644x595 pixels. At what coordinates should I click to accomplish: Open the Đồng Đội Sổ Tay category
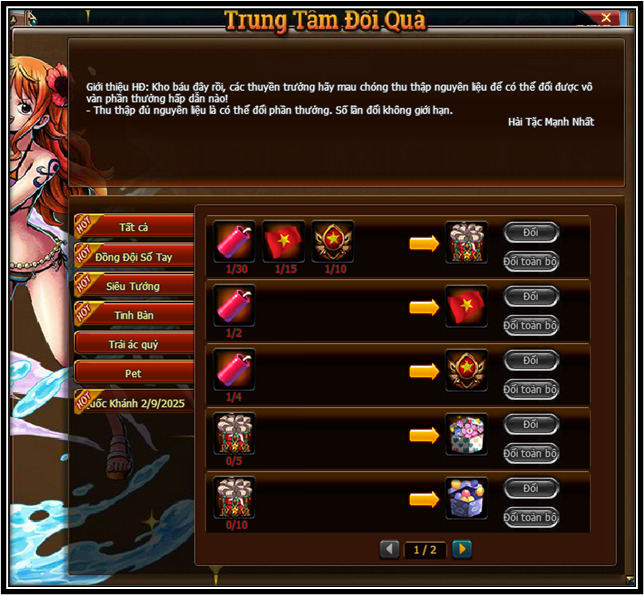click(x=134, y=257)
